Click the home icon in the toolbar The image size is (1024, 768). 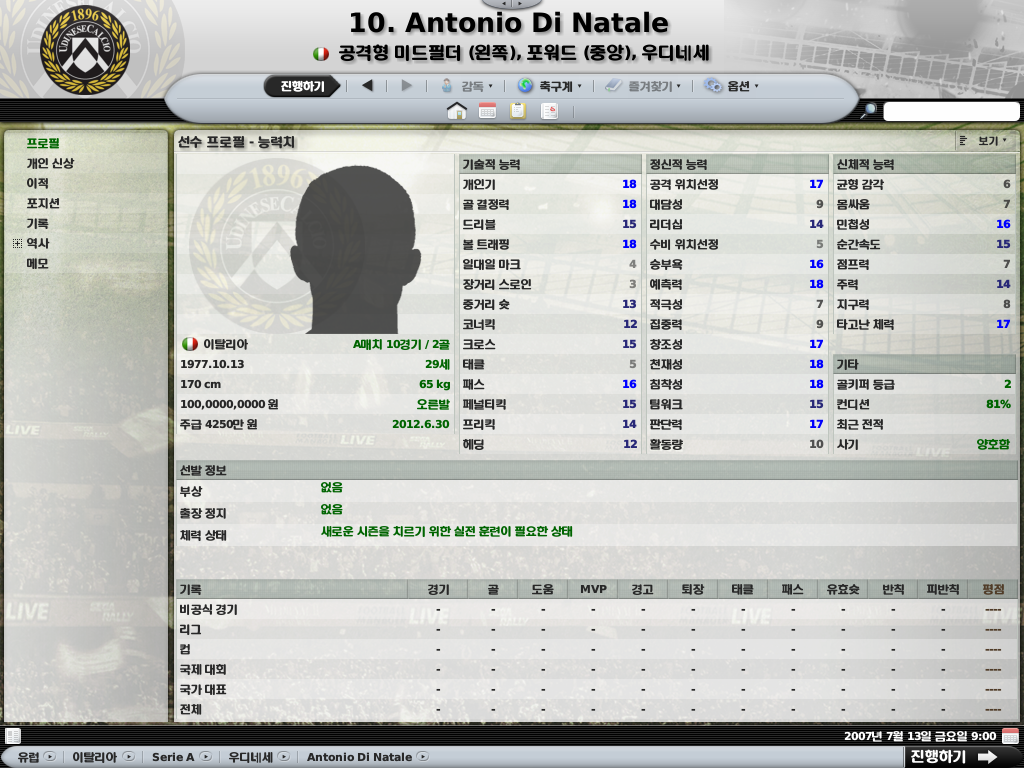[457, 111]
